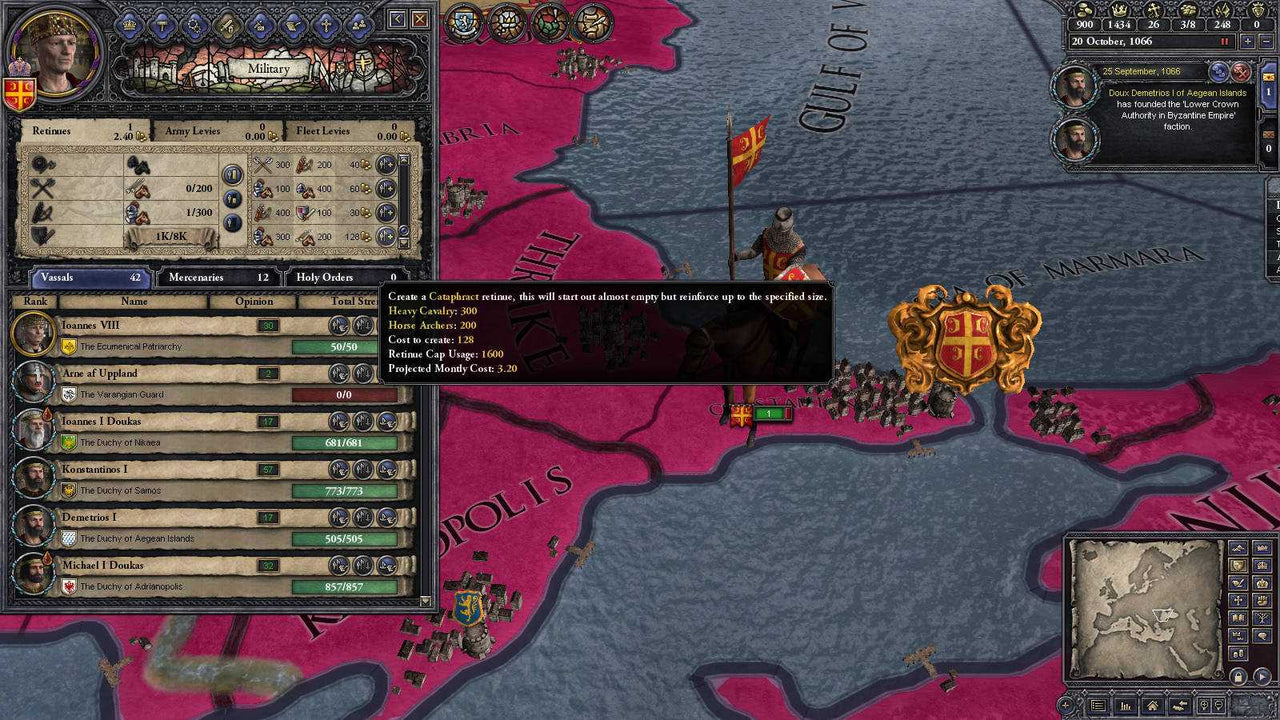Open the crown tab in the top bar
This screenshot has width=1280, height=720.
click(x=129, y=24)
